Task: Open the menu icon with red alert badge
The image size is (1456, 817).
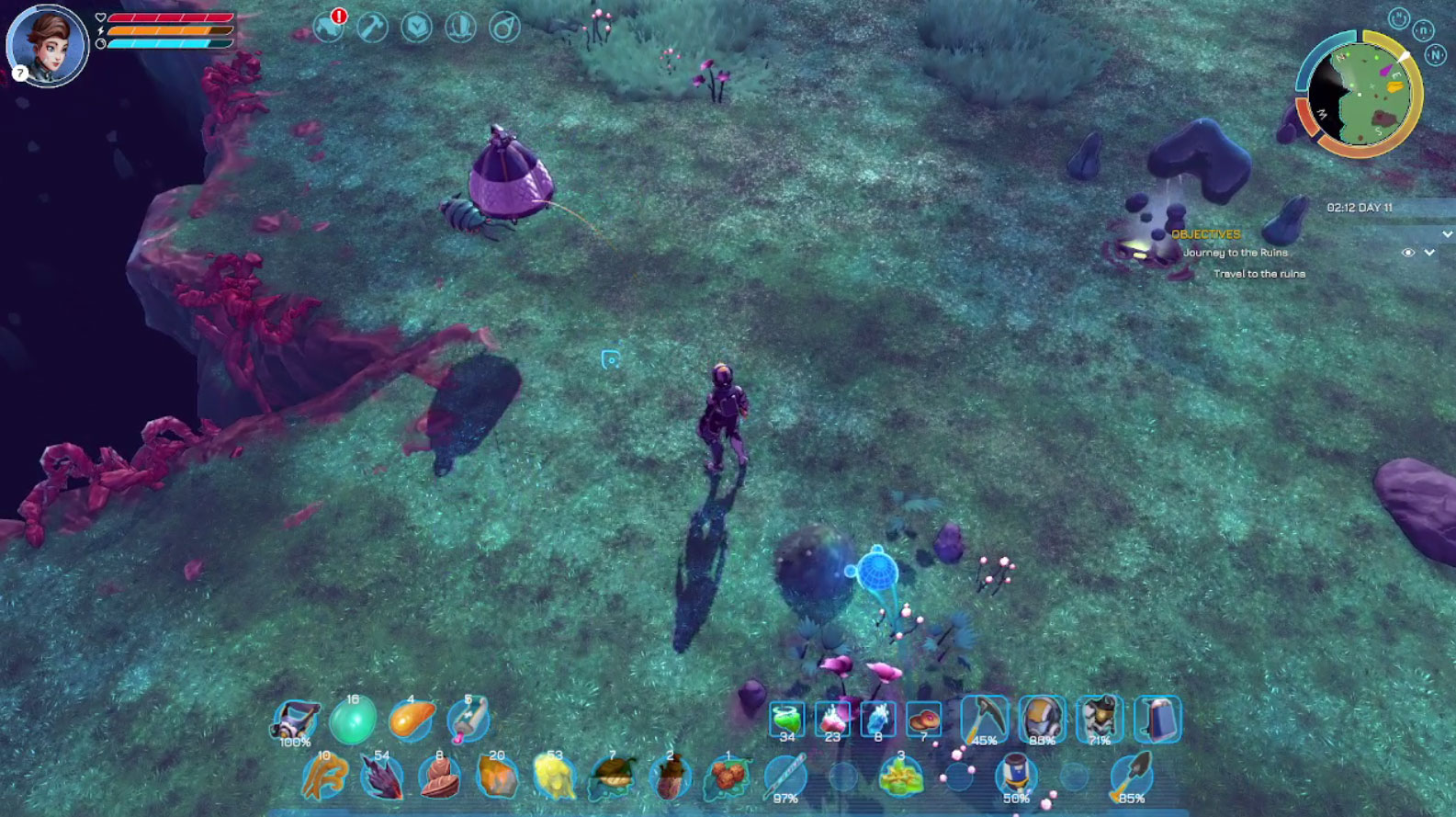Action: [x=329, y=27]
